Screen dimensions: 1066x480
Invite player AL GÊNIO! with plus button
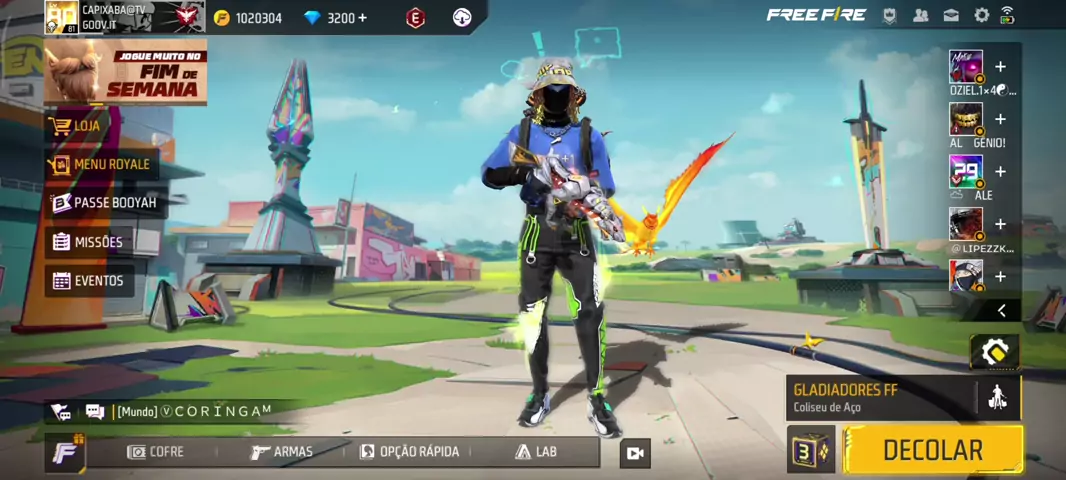(x=1000, y=119)
